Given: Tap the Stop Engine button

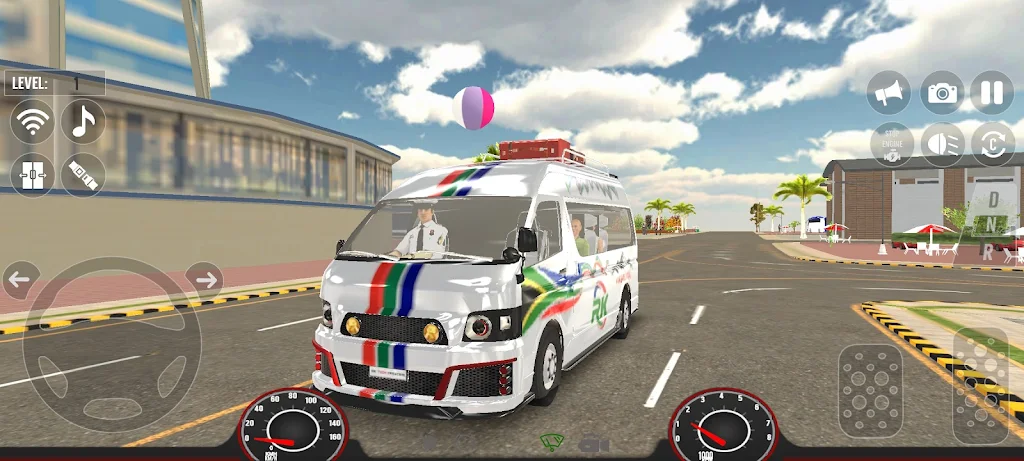Looking at the screenshot, I should click(x=892, y=144).
